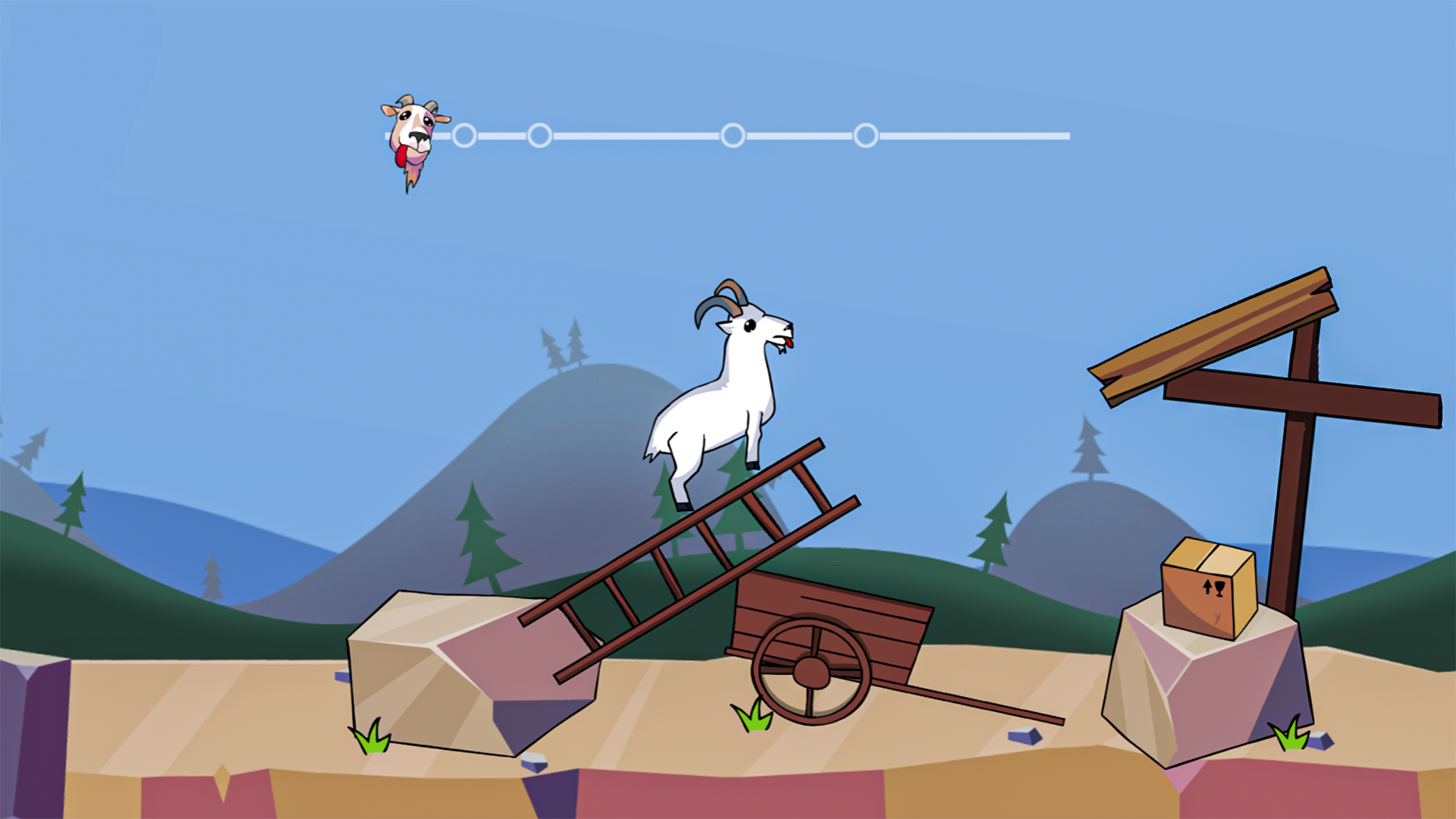Click the second checkpoint circle near the goat marker

(x=541, y=135)
